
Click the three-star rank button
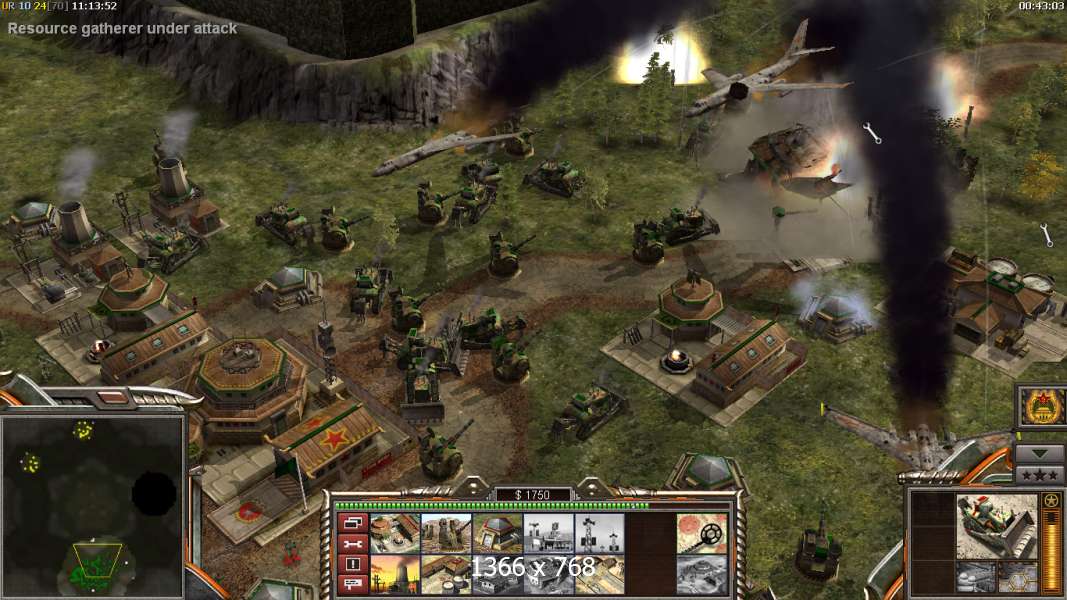(1039, 474)
